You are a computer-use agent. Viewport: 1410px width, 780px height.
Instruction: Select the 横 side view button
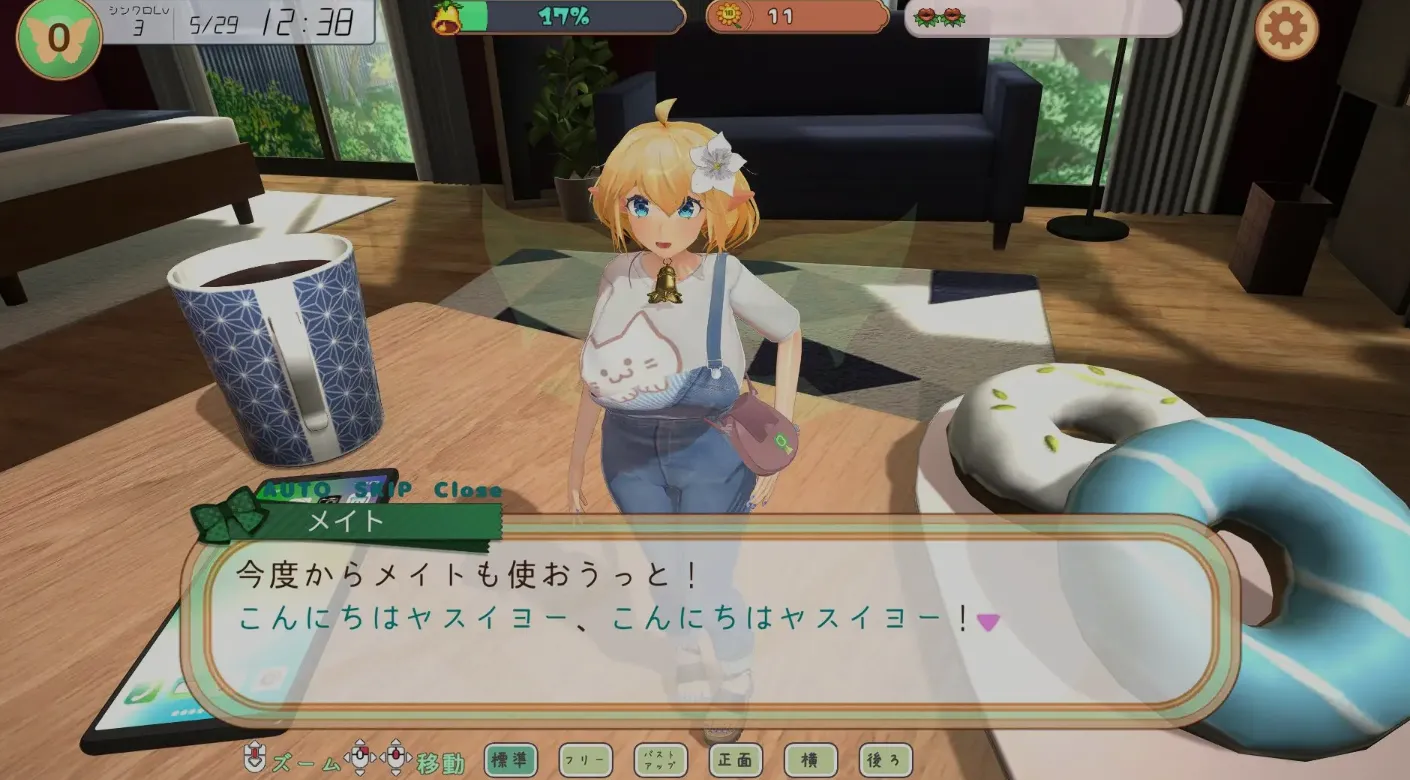809,761
